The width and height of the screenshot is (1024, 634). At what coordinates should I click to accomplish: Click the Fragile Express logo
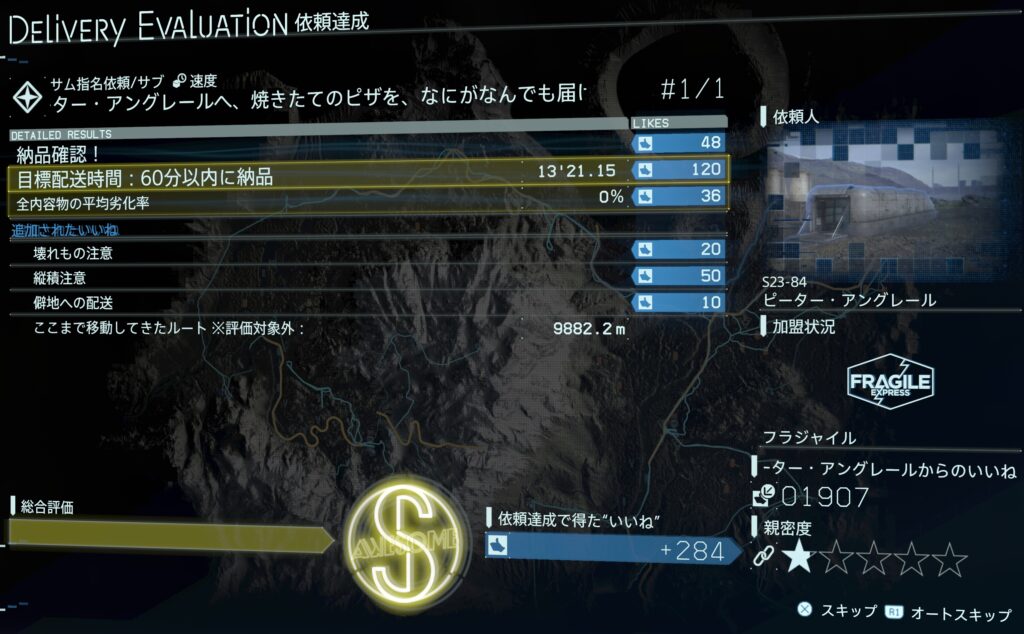pos(890,381)
